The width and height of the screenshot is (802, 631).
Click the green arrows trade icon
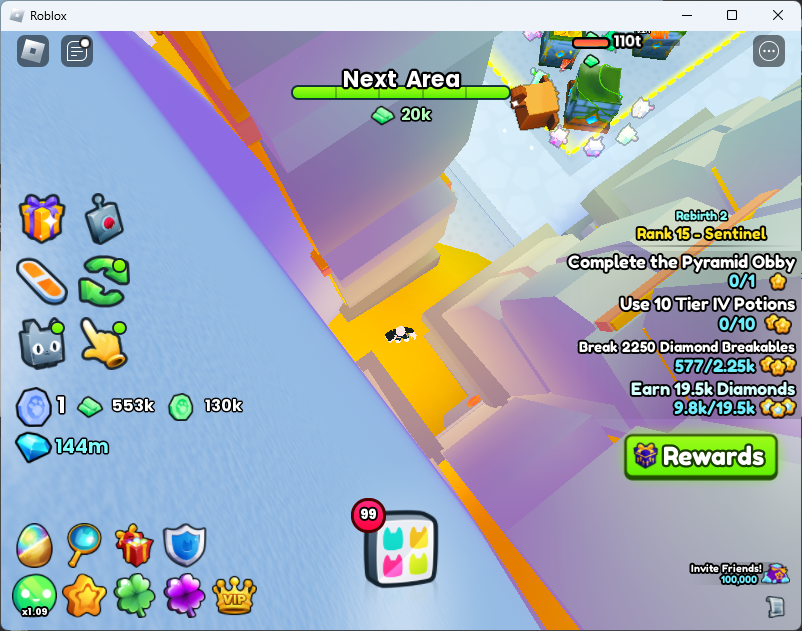point(104,280)
